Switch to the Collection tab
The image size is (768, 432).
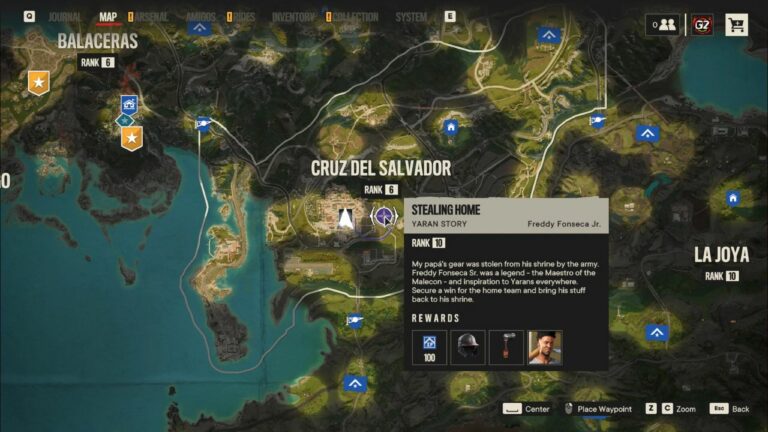(x=356, y=17)
